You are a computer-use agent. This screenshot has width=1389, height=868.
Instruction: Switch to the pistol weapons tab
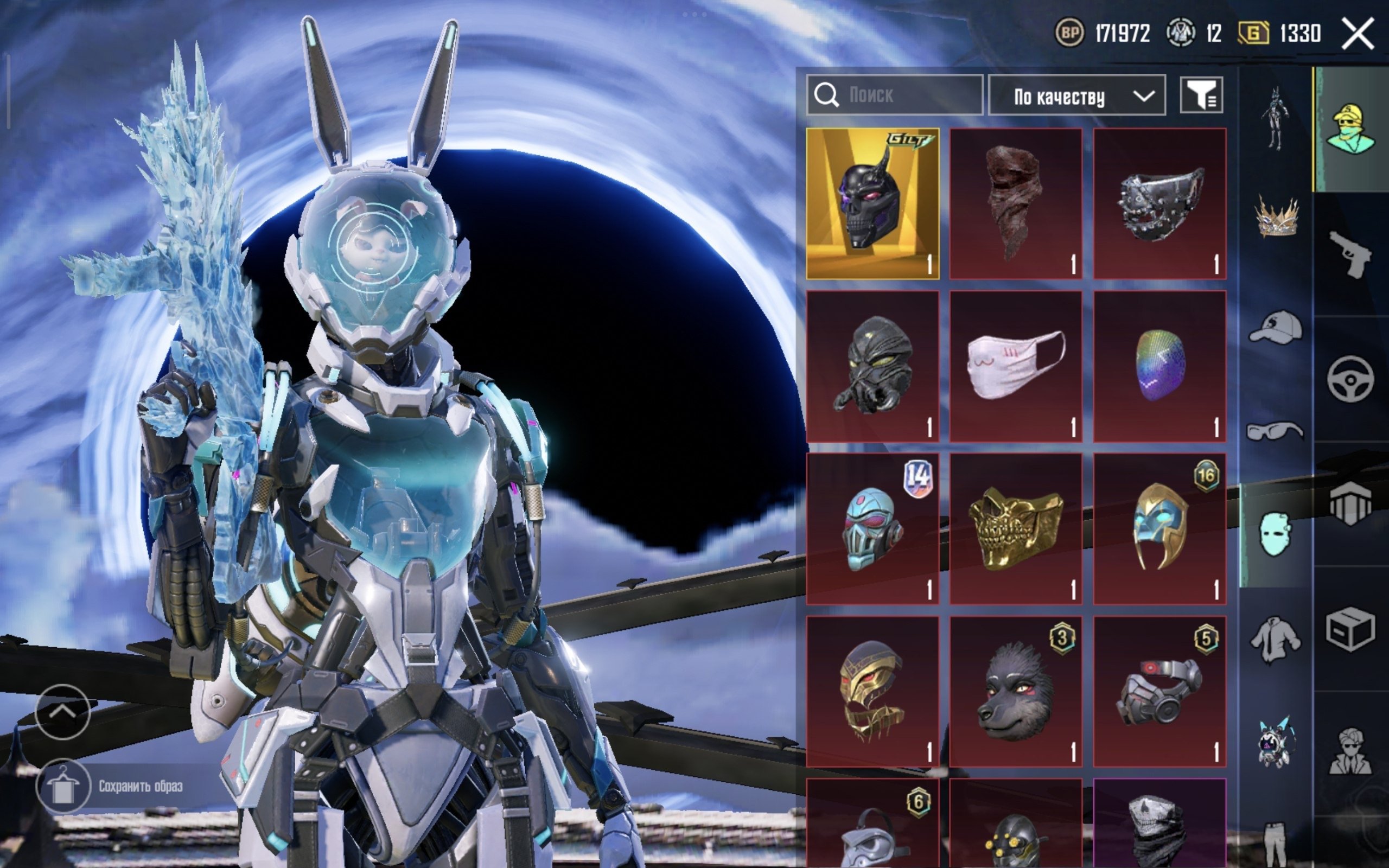[1350, 254]
